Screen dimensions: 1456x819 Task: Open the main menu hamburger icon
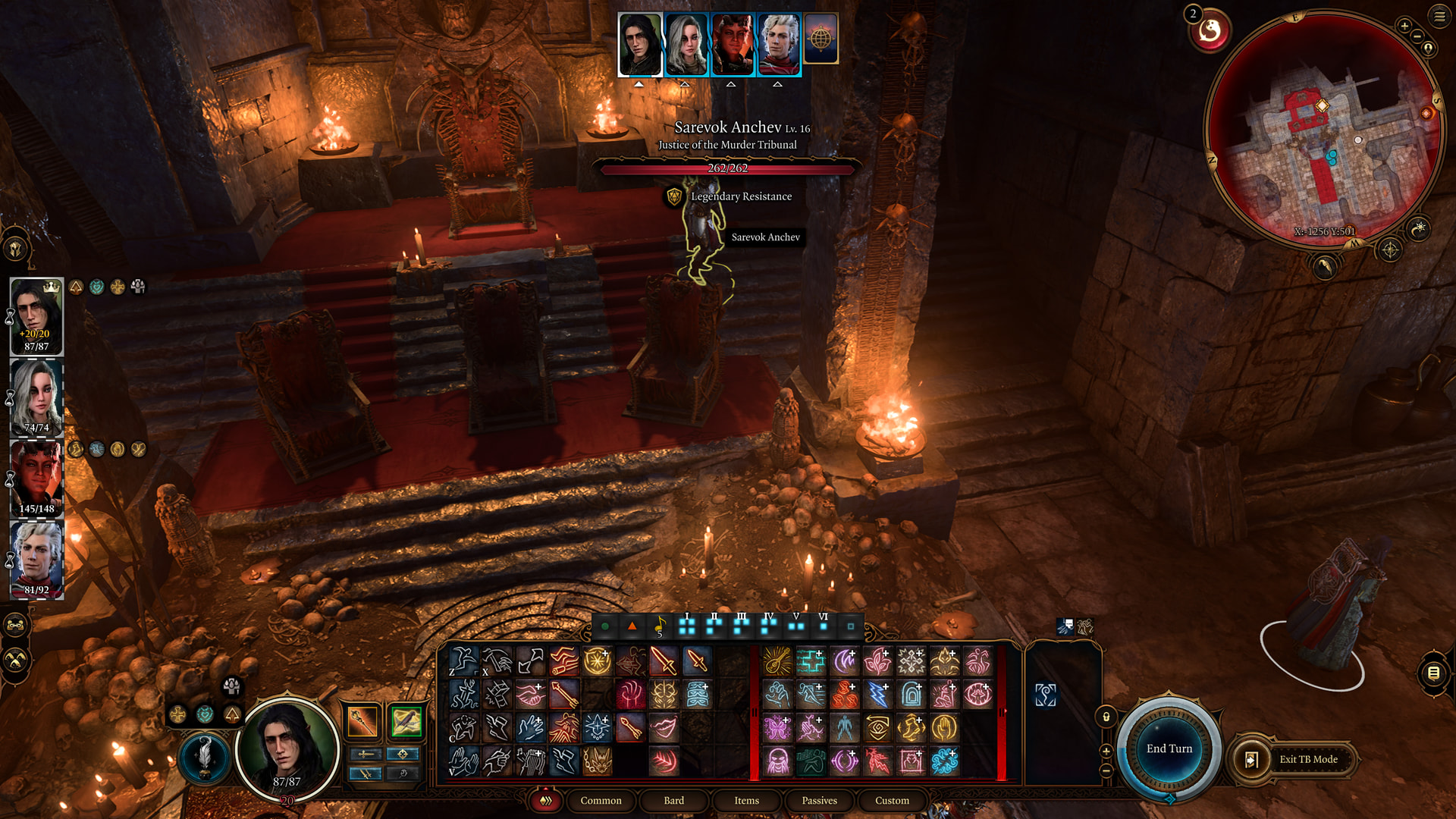[1439, 15]
